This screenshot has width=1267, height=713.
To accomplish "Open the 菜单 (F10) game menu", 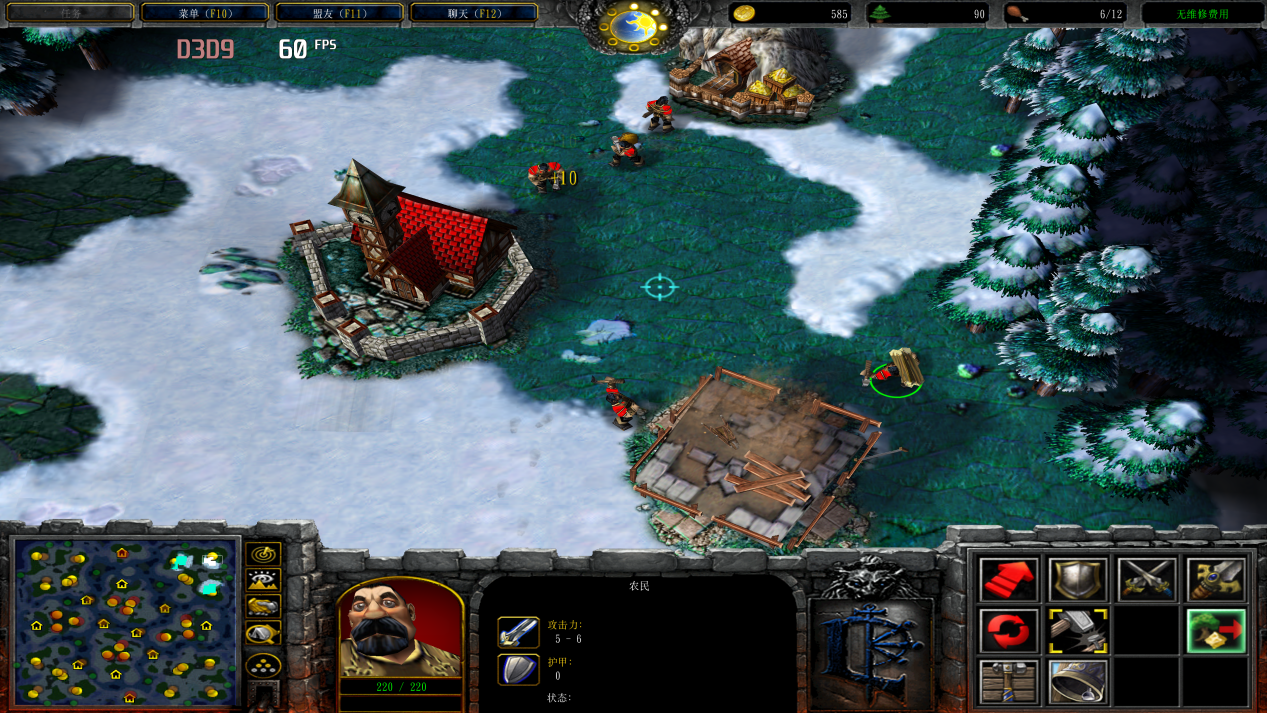I will (204, 13).
